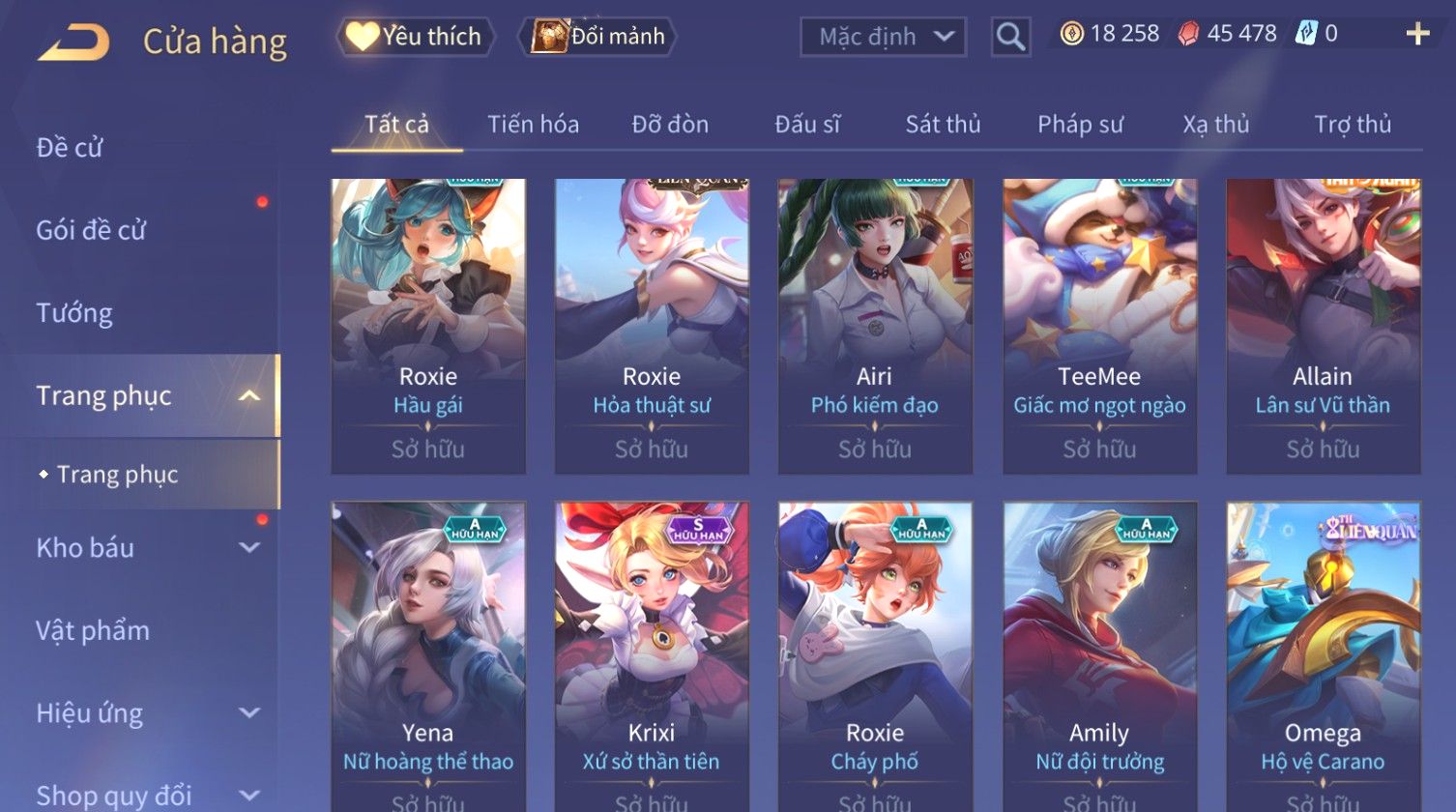Screen dimensions: 1456x812
Task: Click the magnifying glass search button
Action: [x=1010, y=37]
